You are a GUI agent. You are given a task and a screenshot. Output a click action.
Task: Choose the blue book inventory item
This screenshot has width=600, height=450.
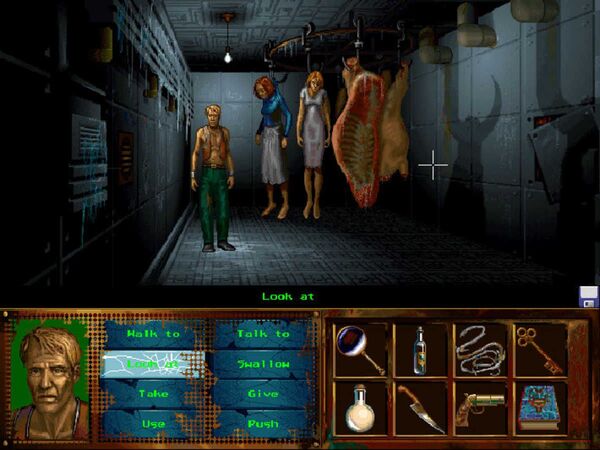tap(540, 408)
